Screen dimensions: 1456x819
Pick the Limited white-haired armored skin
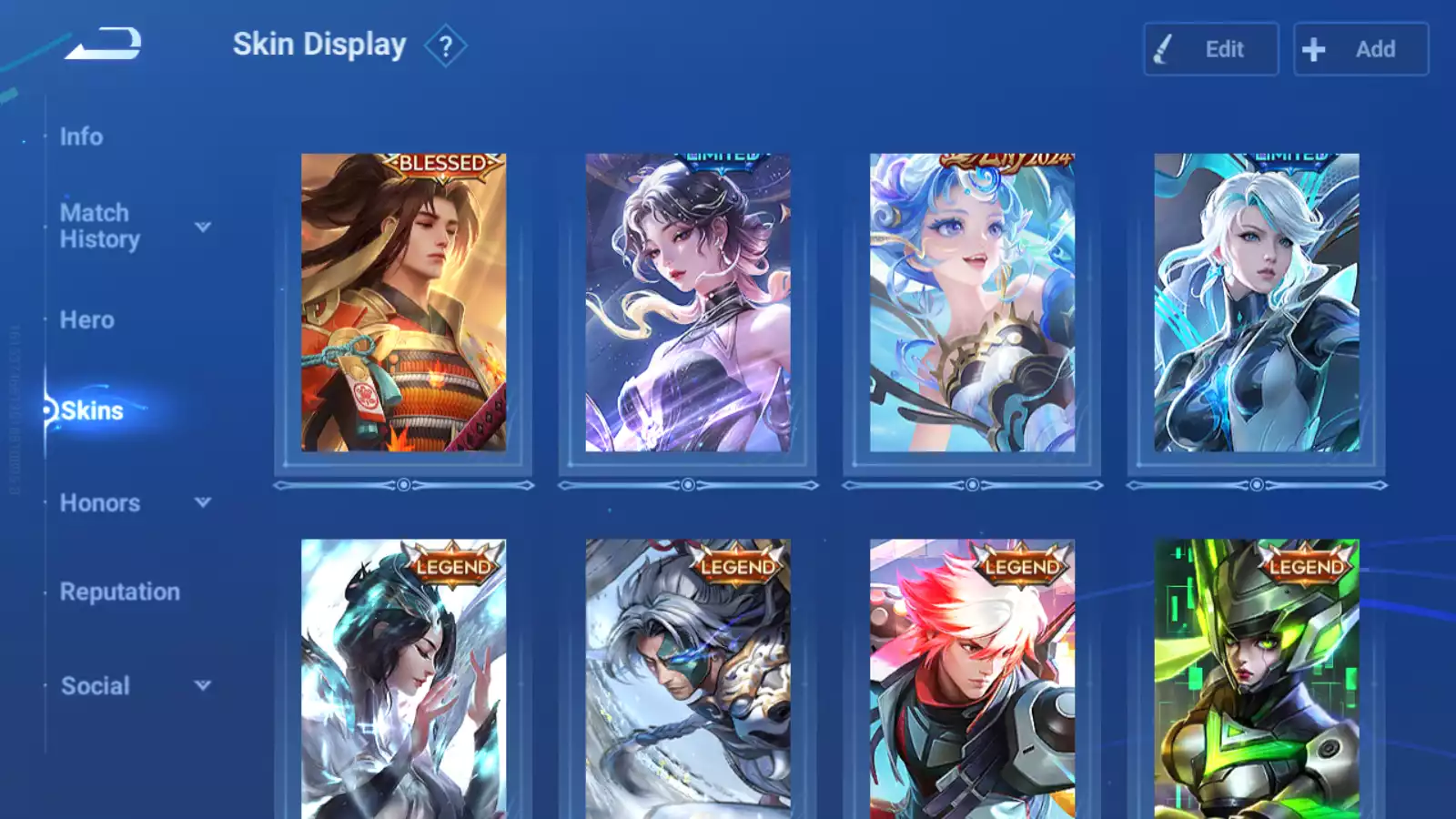[x=1257, y=303]
